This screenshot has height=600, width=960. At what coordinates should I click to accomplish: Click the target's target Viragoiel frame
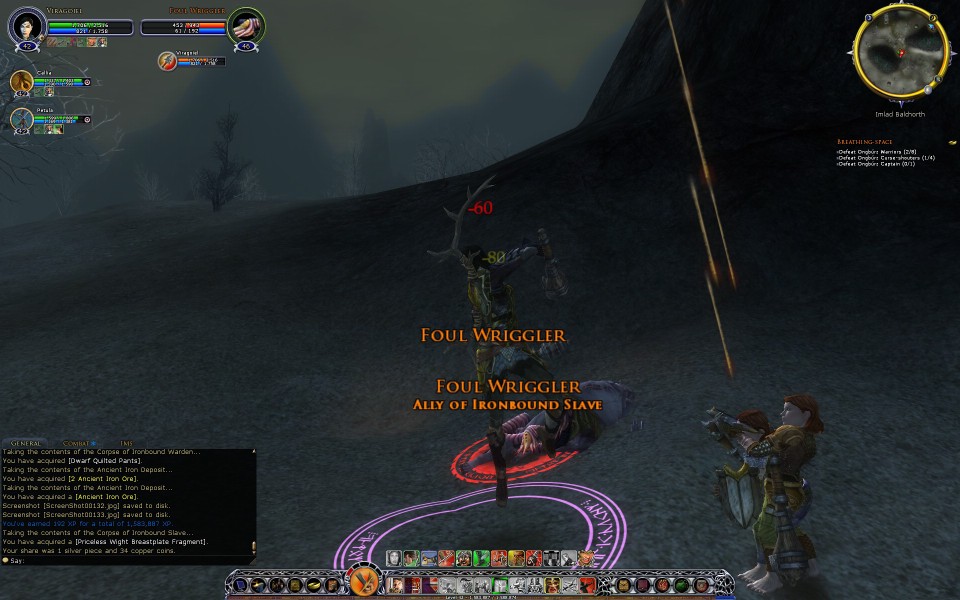pos(168,62)
